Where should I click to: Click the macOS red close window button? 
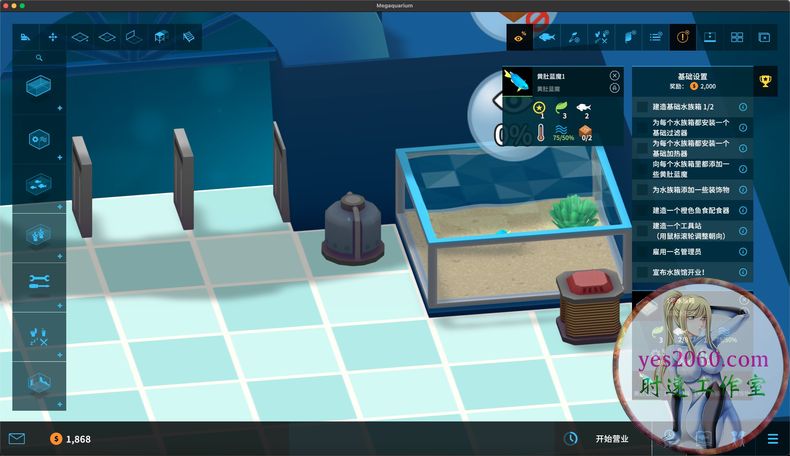coord(8,6)
